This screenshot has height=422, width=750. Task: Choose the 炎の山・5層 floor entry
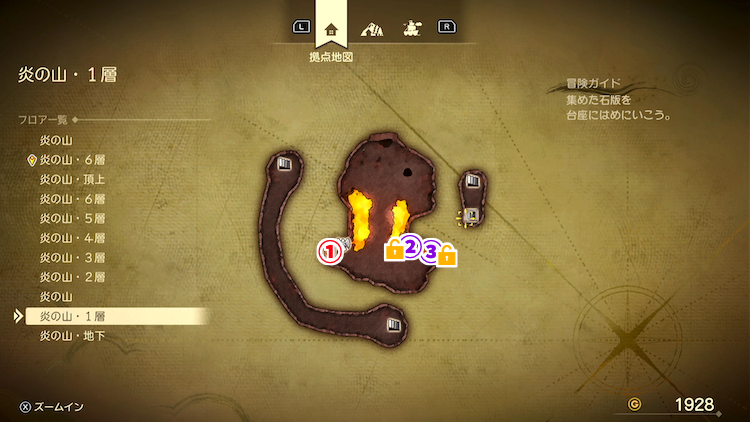point(72,218)
